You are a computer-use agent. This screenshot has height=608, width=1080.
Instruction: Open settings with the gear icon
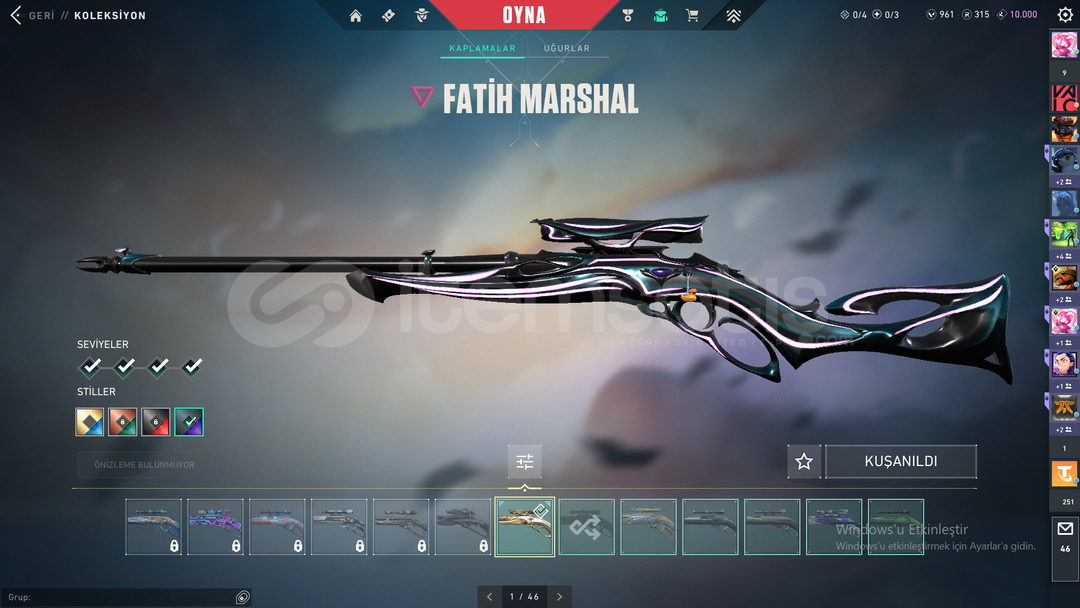pyautogui.click(x=1064, y=15)
